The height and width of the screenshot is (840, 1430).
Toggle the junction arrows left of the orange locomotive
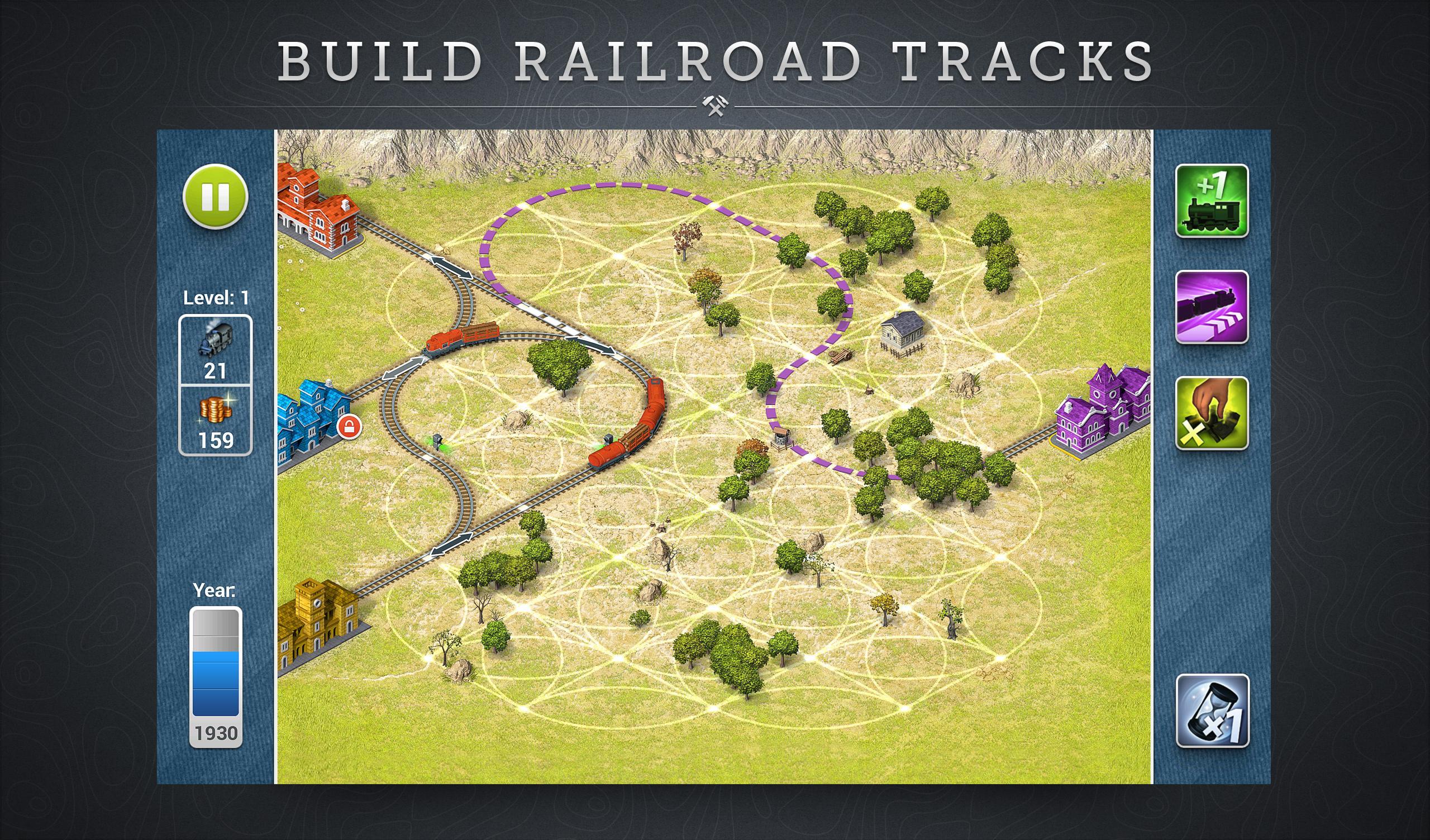tap(403, 368)
